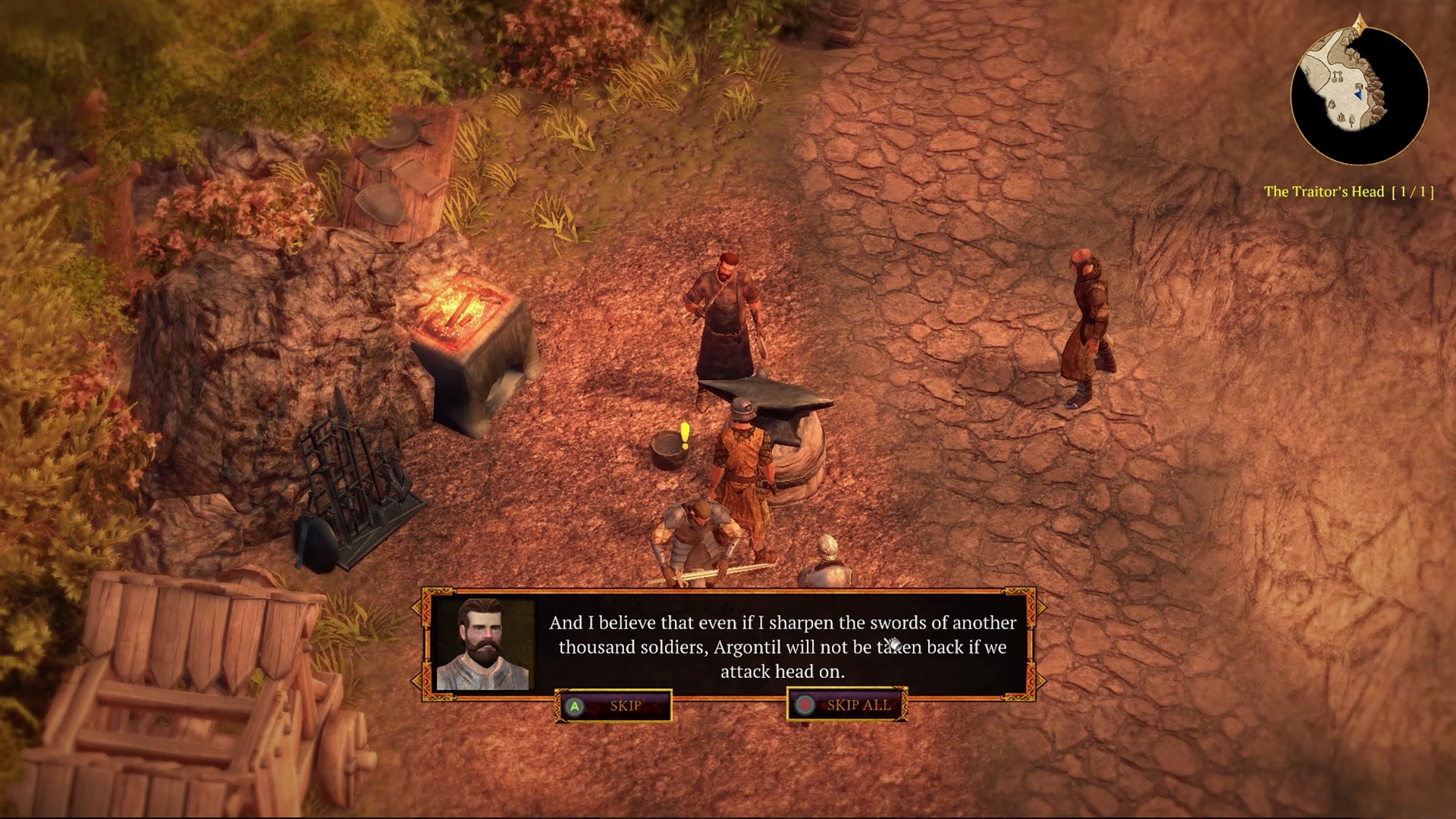Click the house icon near the player arrow

[x=1358, y=86]
